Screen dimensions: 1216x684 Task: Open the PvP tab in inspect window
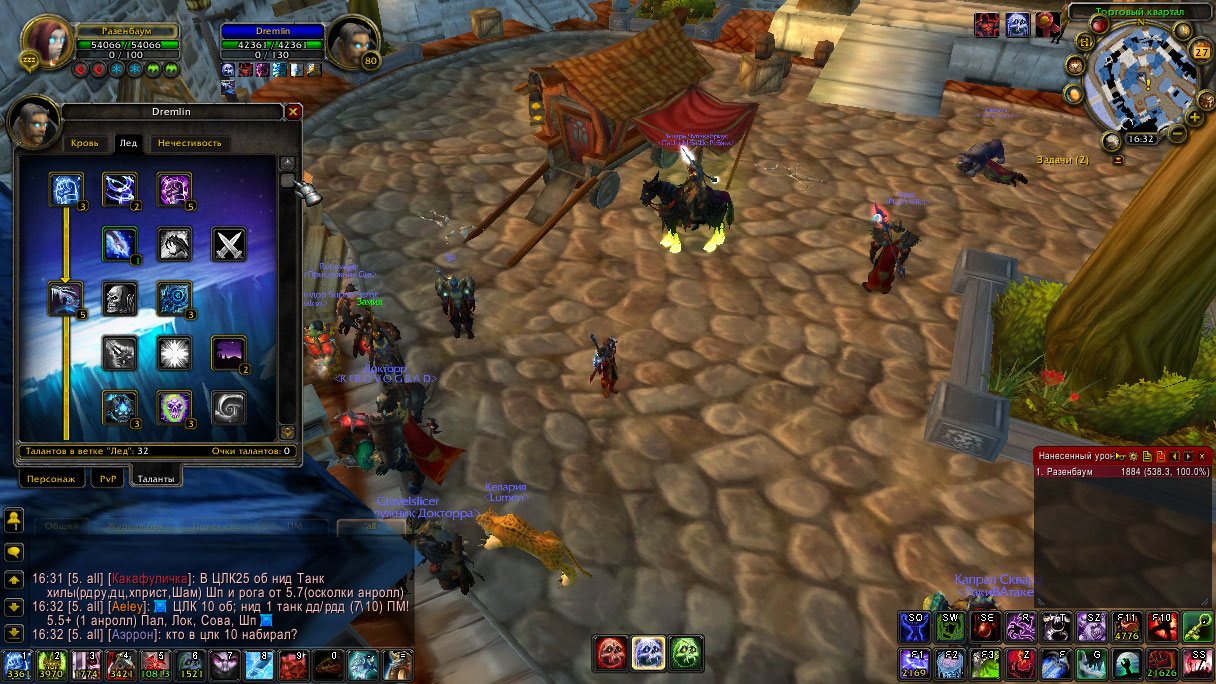click(x=108, y=479)
